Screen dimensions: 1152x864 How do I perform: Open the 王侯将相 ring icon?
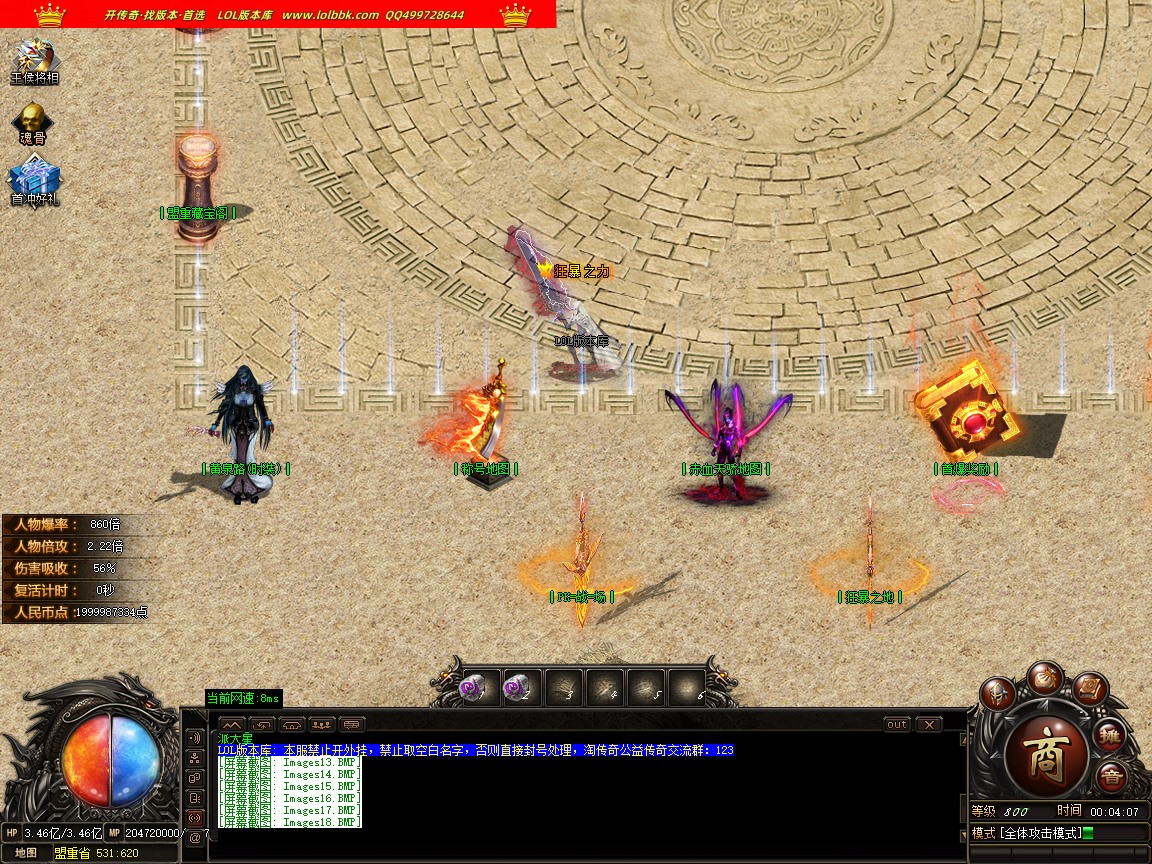[x=34, y=58]
